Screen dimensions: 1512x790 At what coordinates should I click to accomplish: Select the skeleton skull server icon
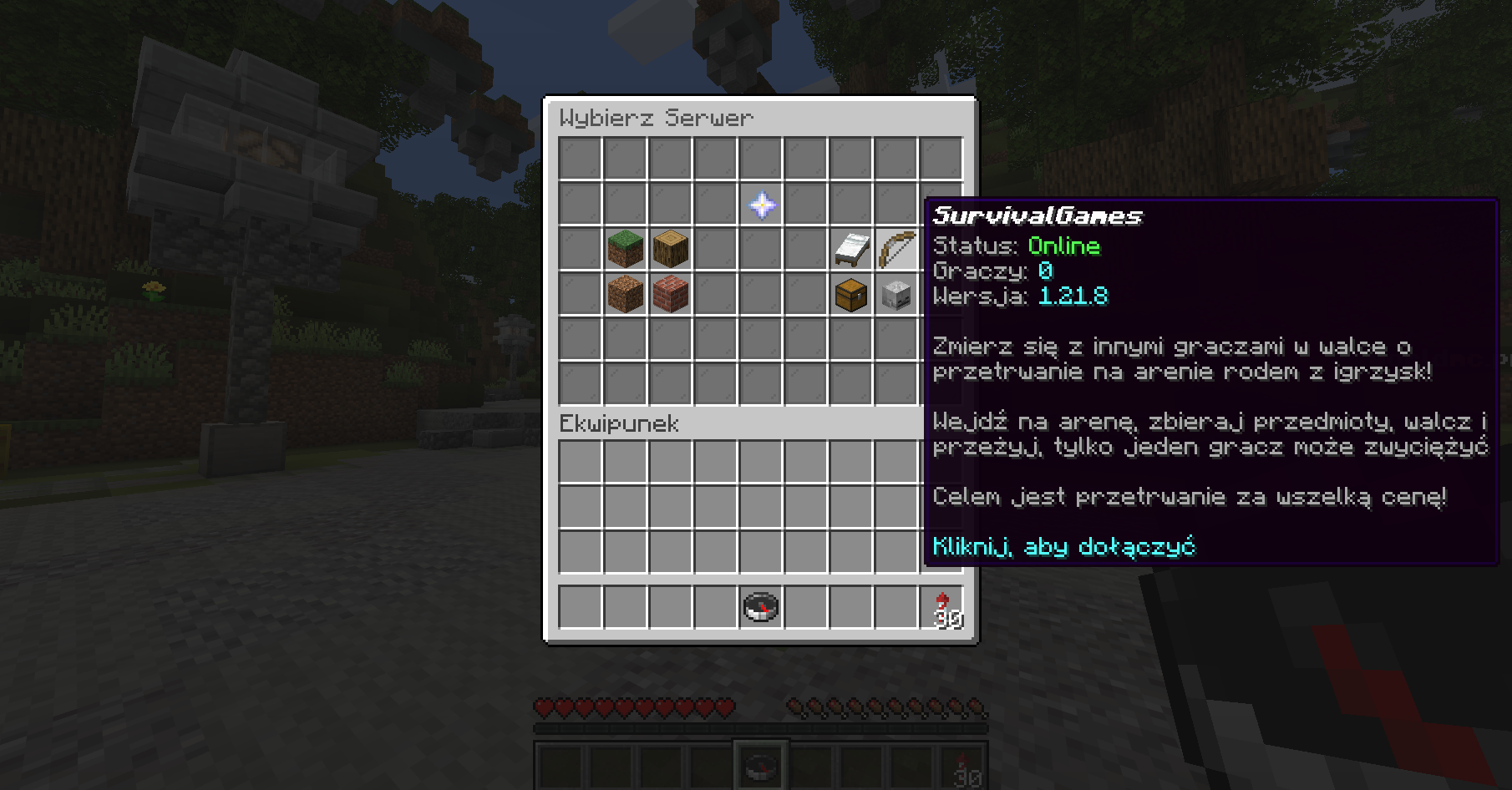tap(896, 295)
